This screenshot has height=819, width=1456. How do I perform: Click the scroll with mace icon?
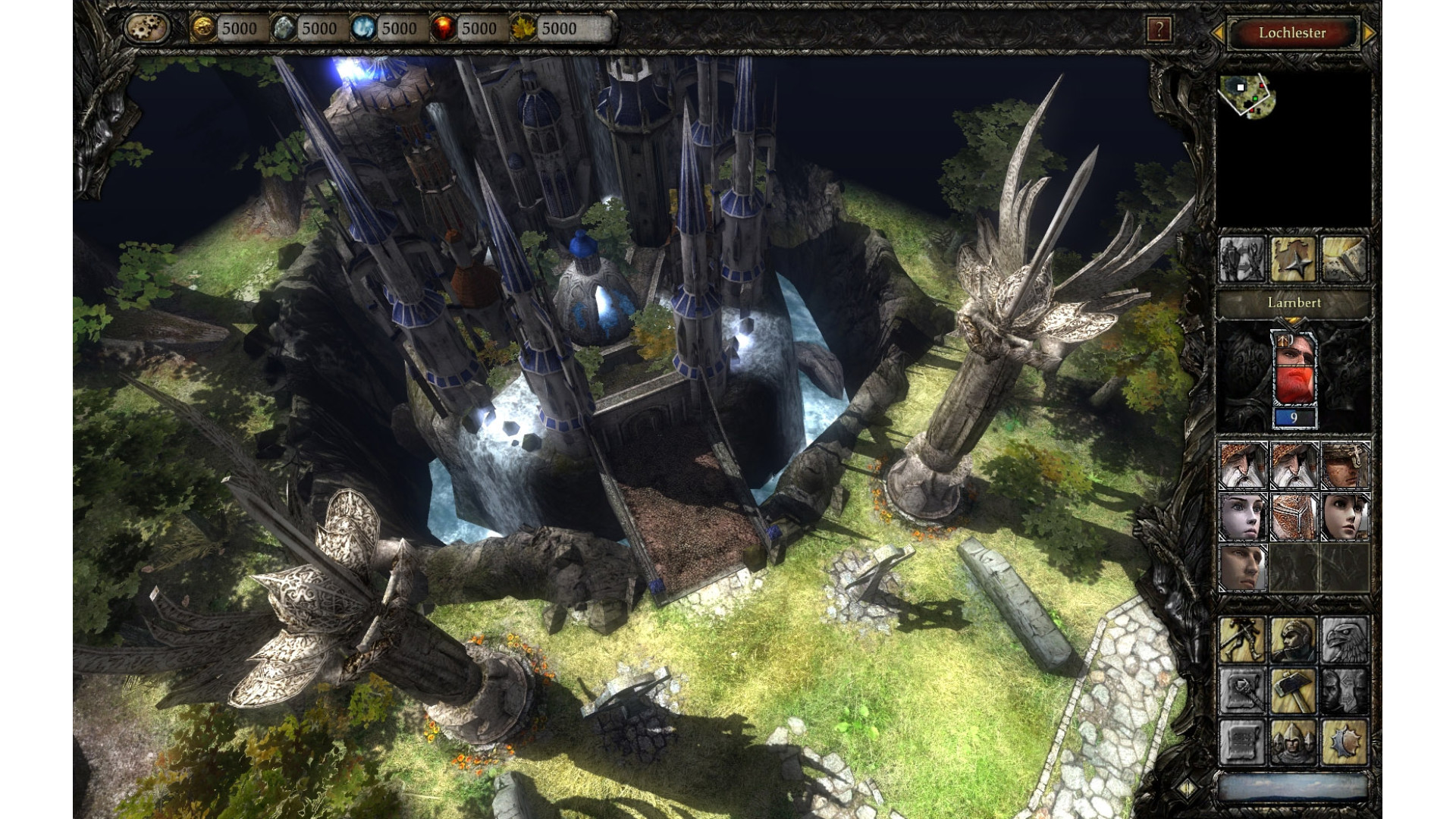[x=1242, y=691]
